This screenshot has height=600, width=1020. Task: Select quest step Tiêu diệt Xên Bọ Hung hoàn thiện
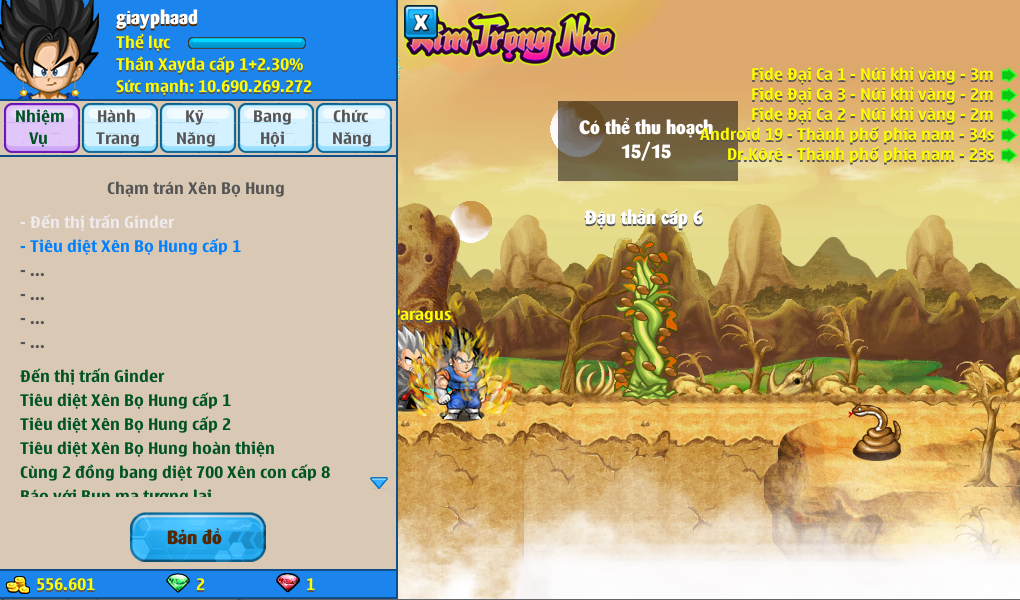(147, 448)
